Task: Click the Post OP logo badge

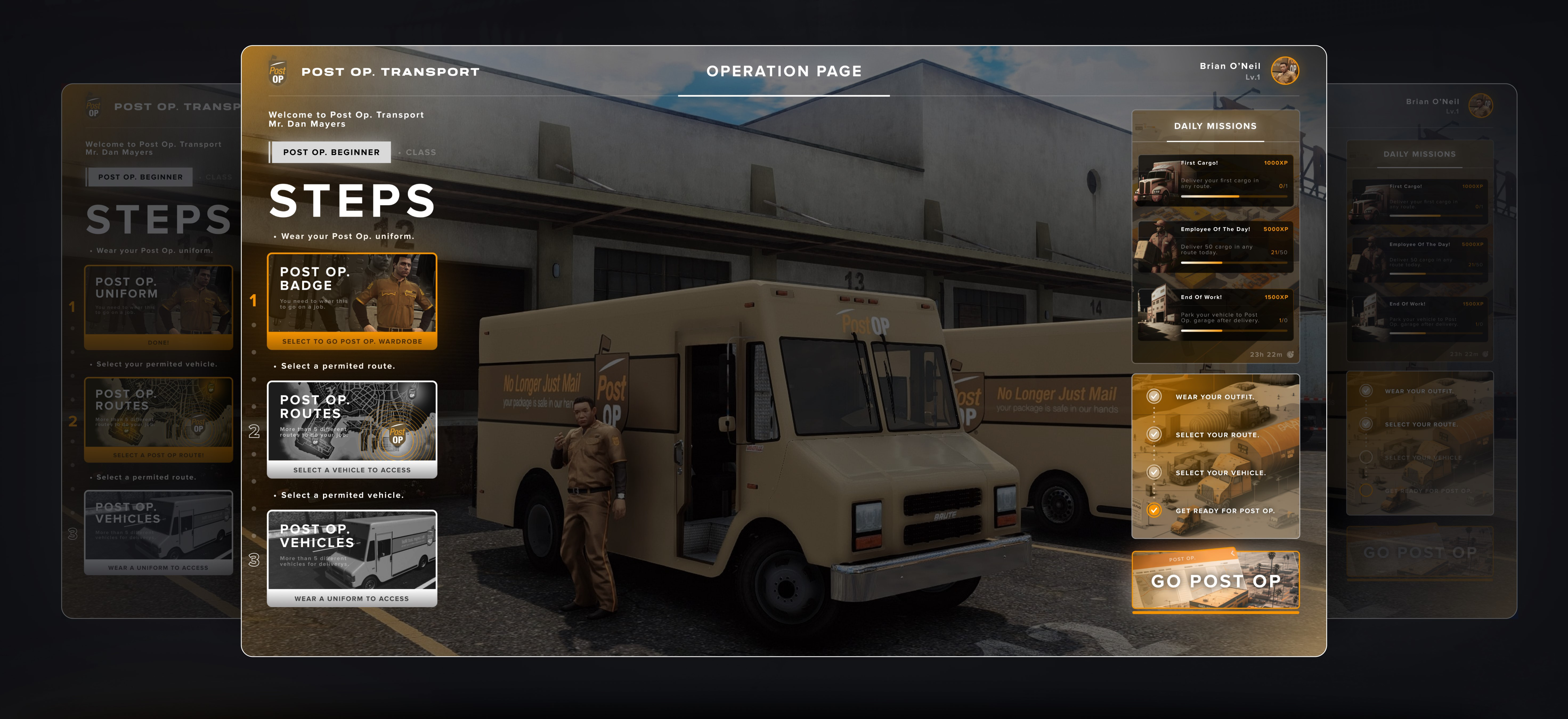Action: pos(278,72)
